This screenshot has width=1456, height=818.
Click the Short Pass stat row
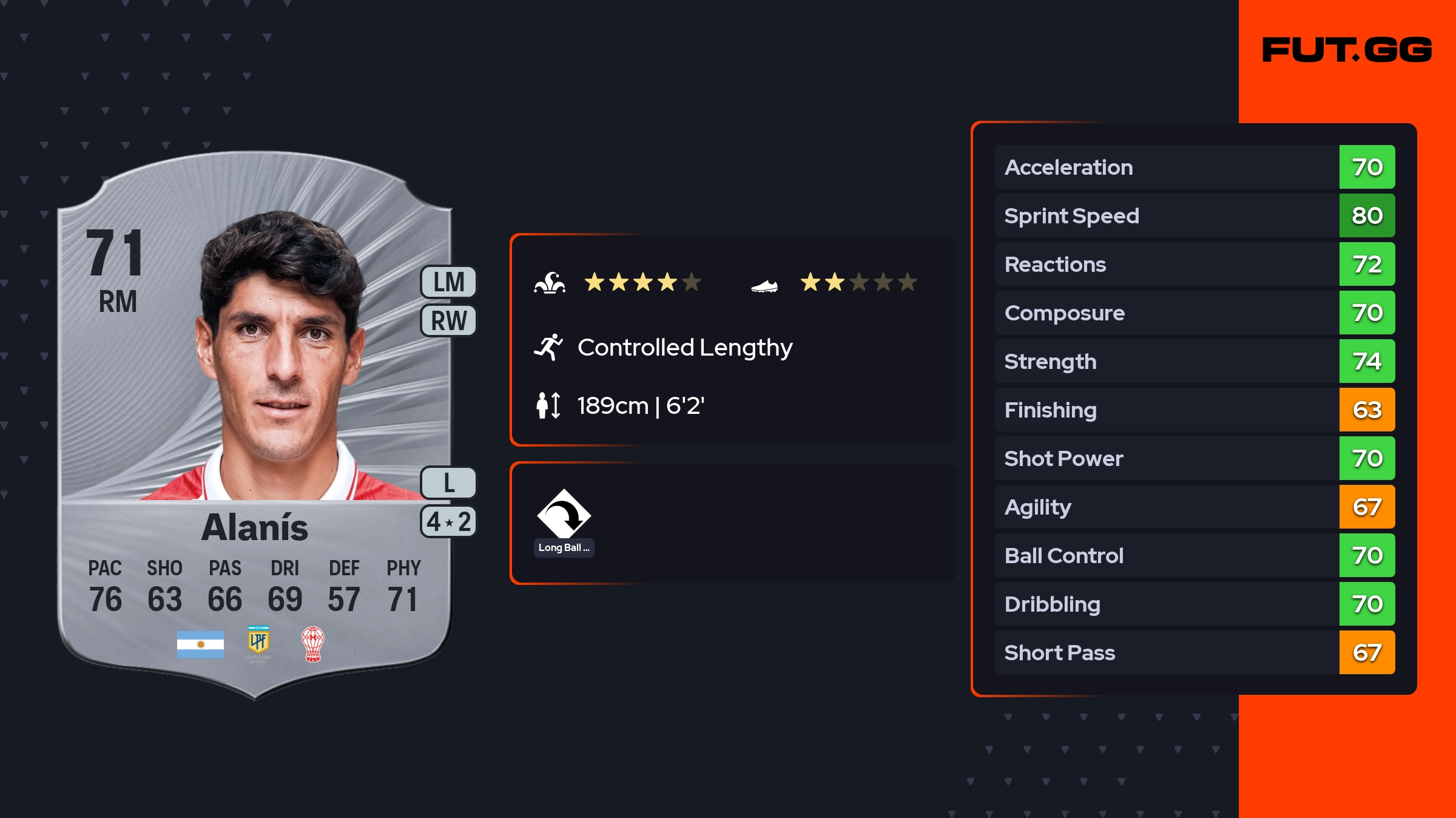[x=1195, y=653]
